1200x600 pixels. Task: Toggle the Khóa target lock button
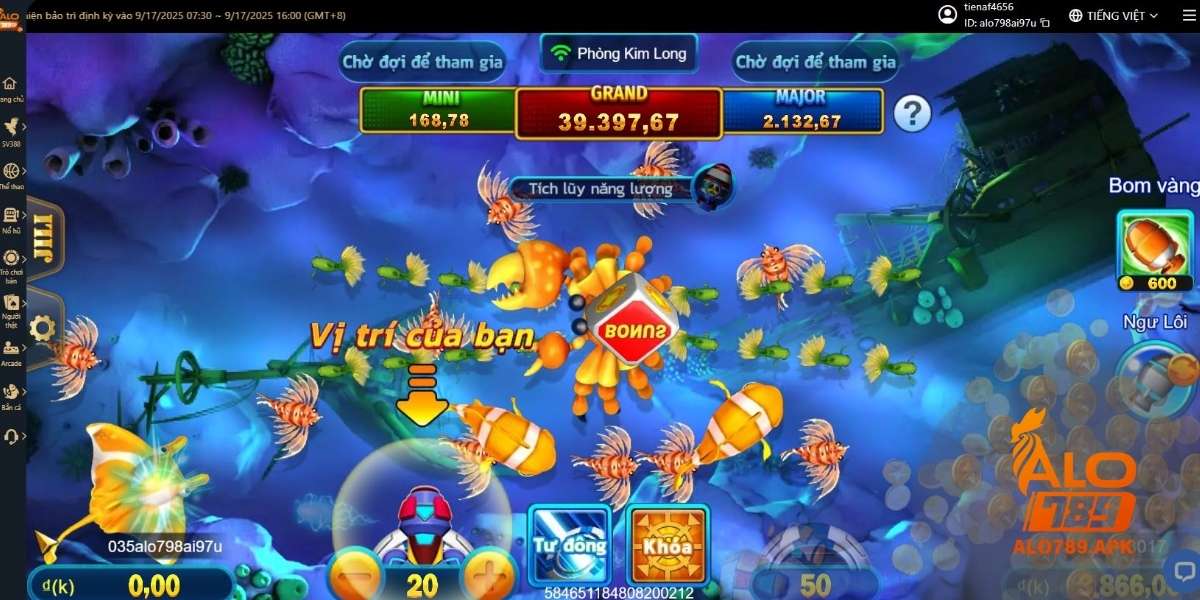coord(667,544)
